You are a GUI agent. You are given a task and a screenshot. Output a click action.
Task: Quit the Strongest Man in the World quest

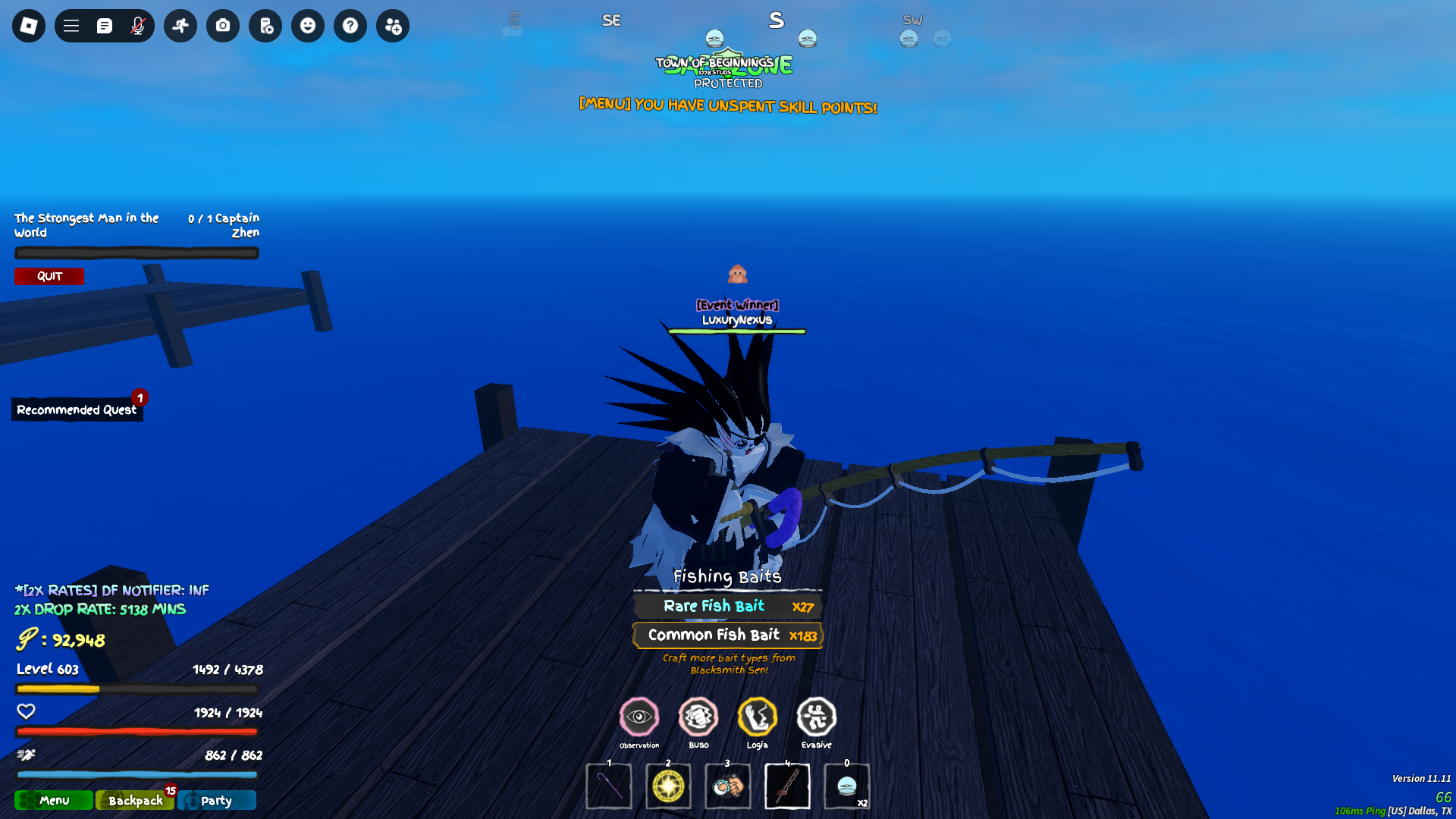coord(49,276)
